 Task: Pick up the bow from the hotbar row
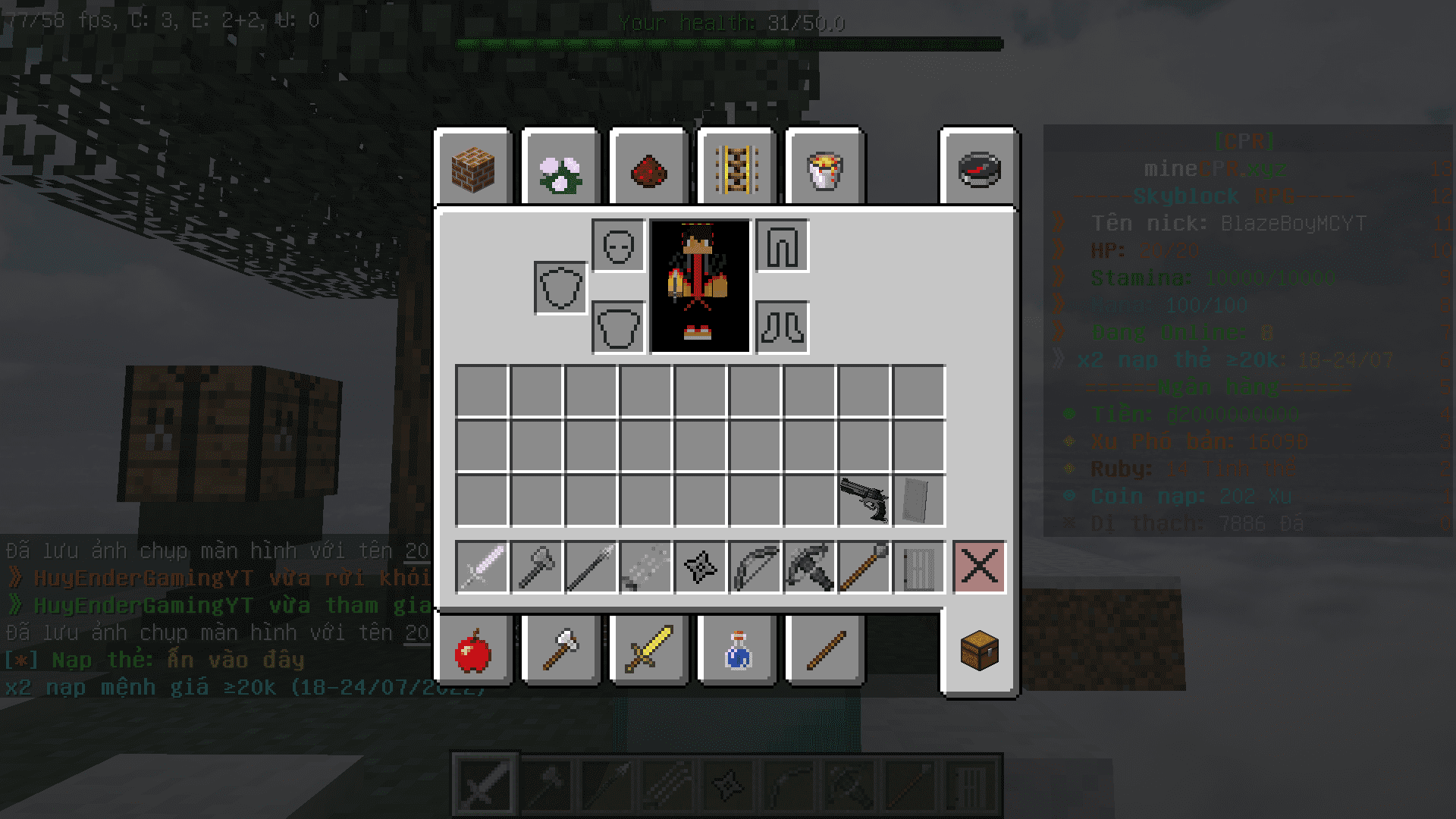click(755, 566)
